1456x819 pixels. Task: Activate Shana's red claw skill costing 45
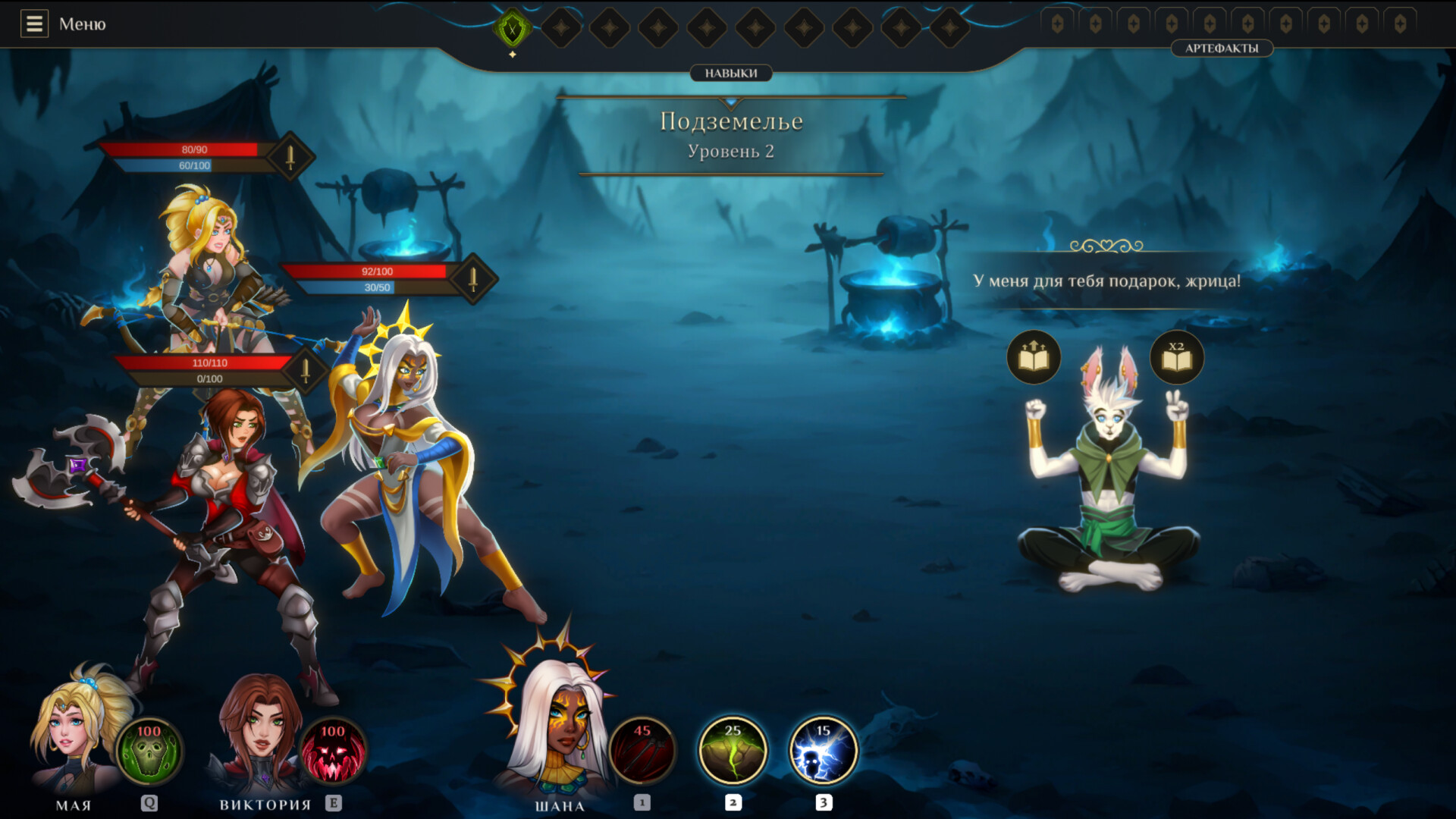641,750
